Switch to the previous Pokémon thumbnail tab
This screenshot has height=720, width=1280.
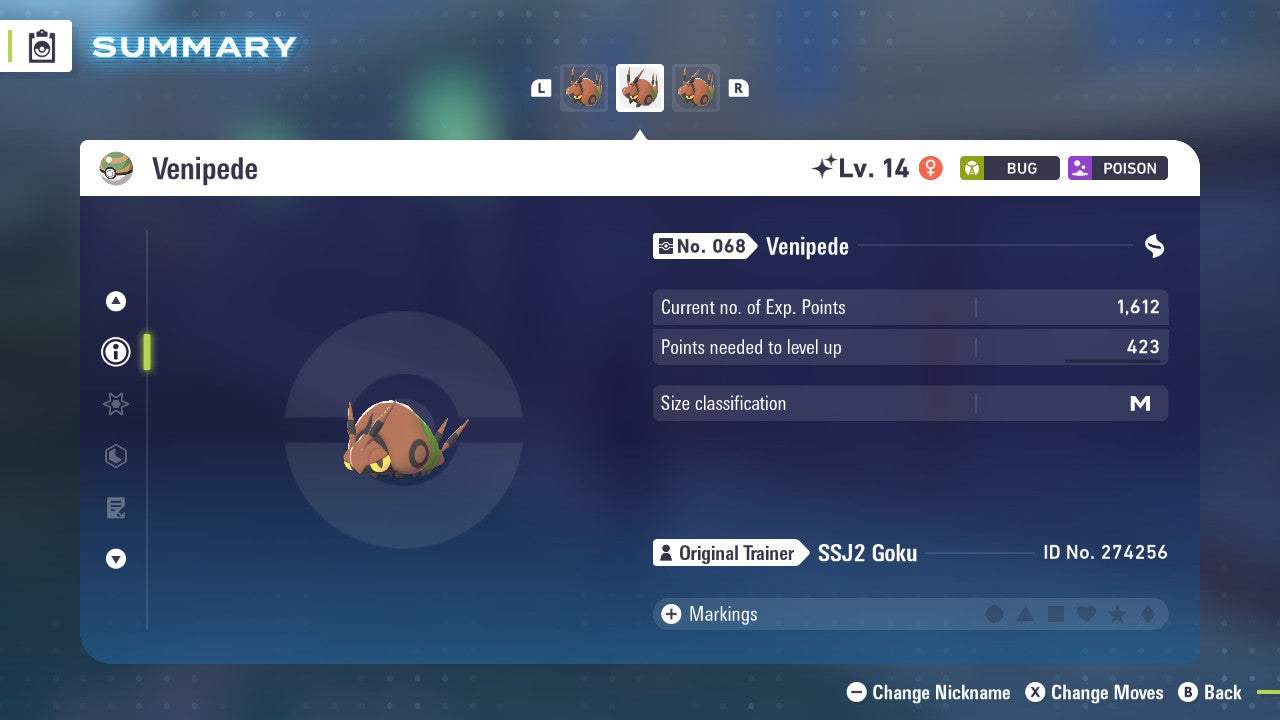click(584, 87)
